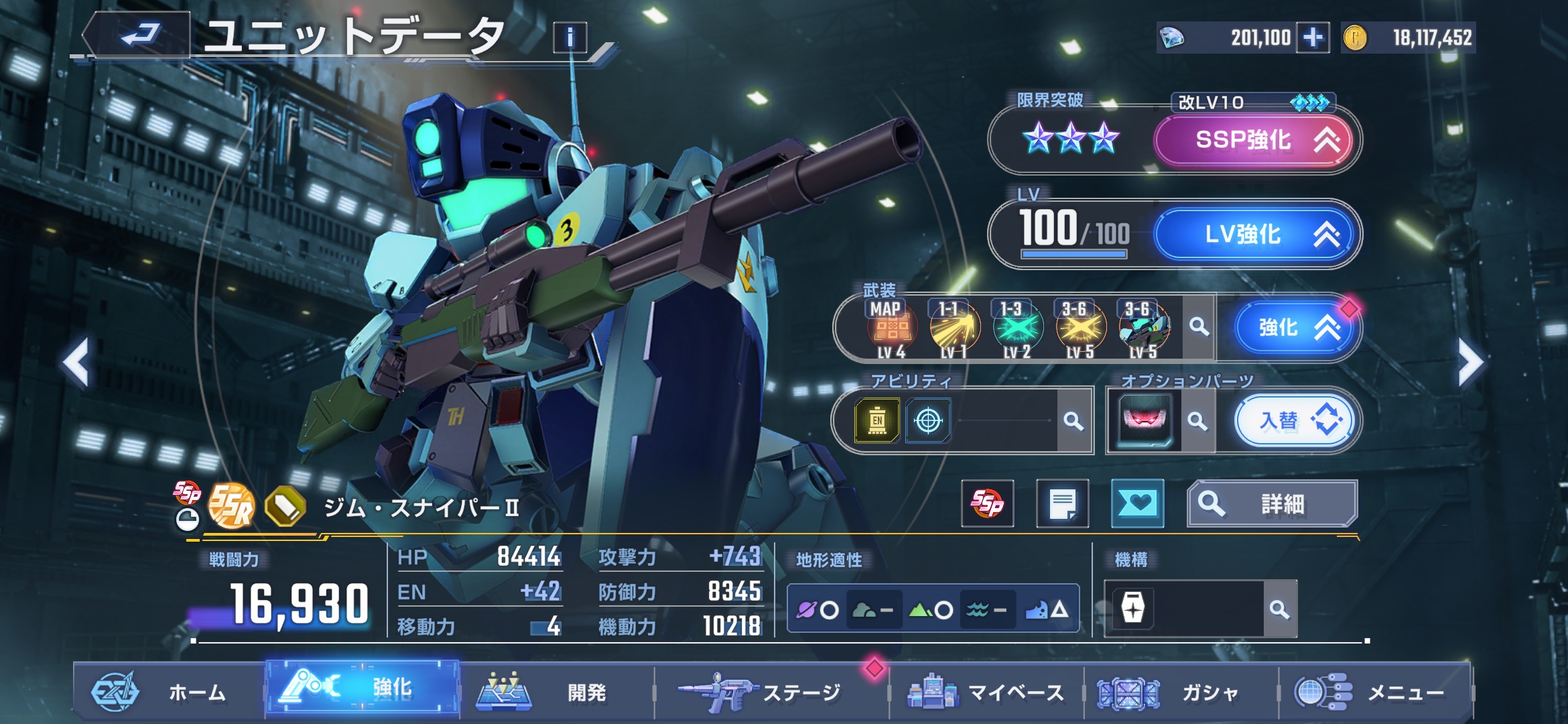Switch to the next unit arrow

pyautogui.click(x=1471, y=363)
